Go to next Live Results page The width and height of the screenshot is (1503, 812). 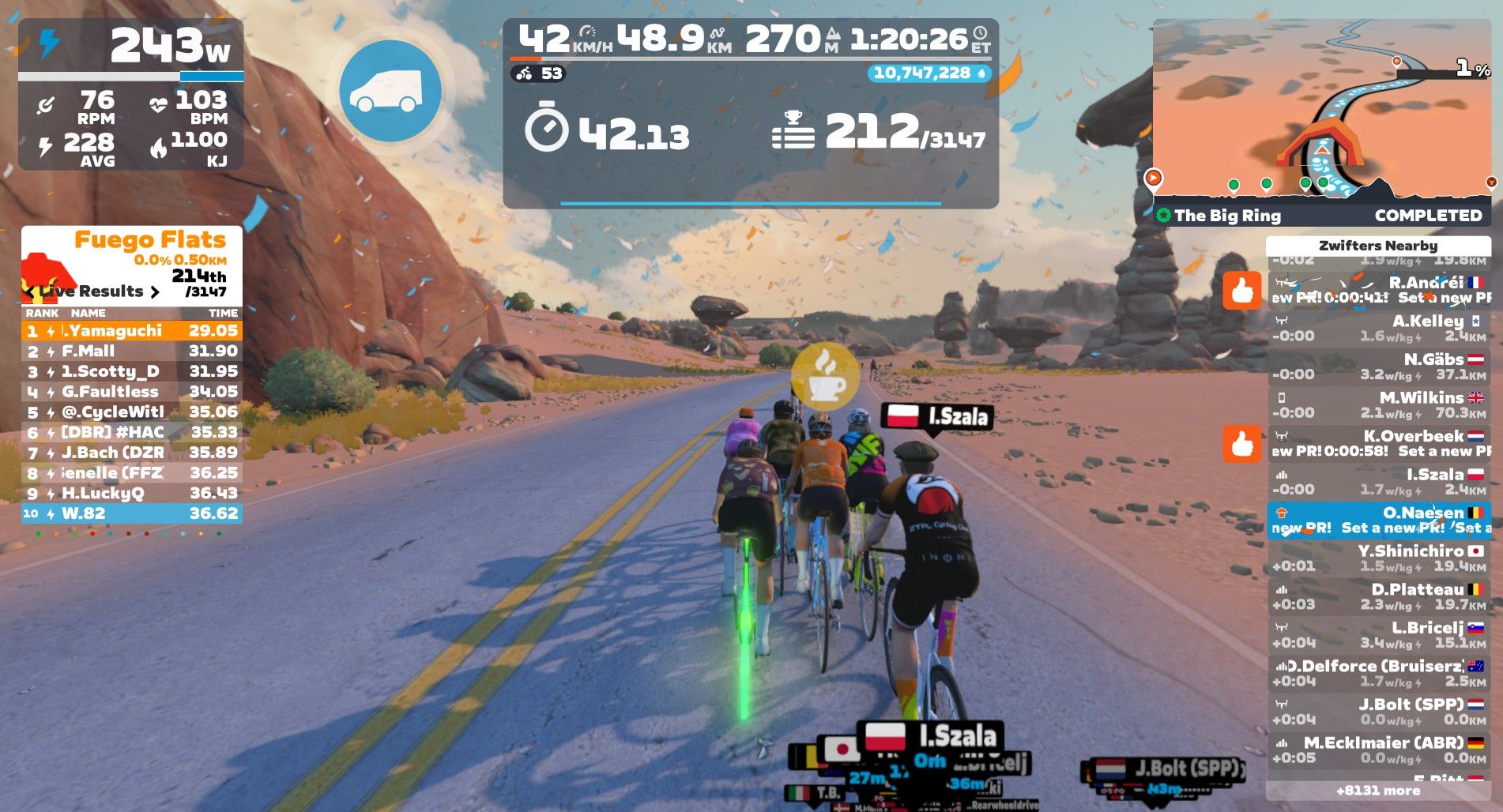155,291
